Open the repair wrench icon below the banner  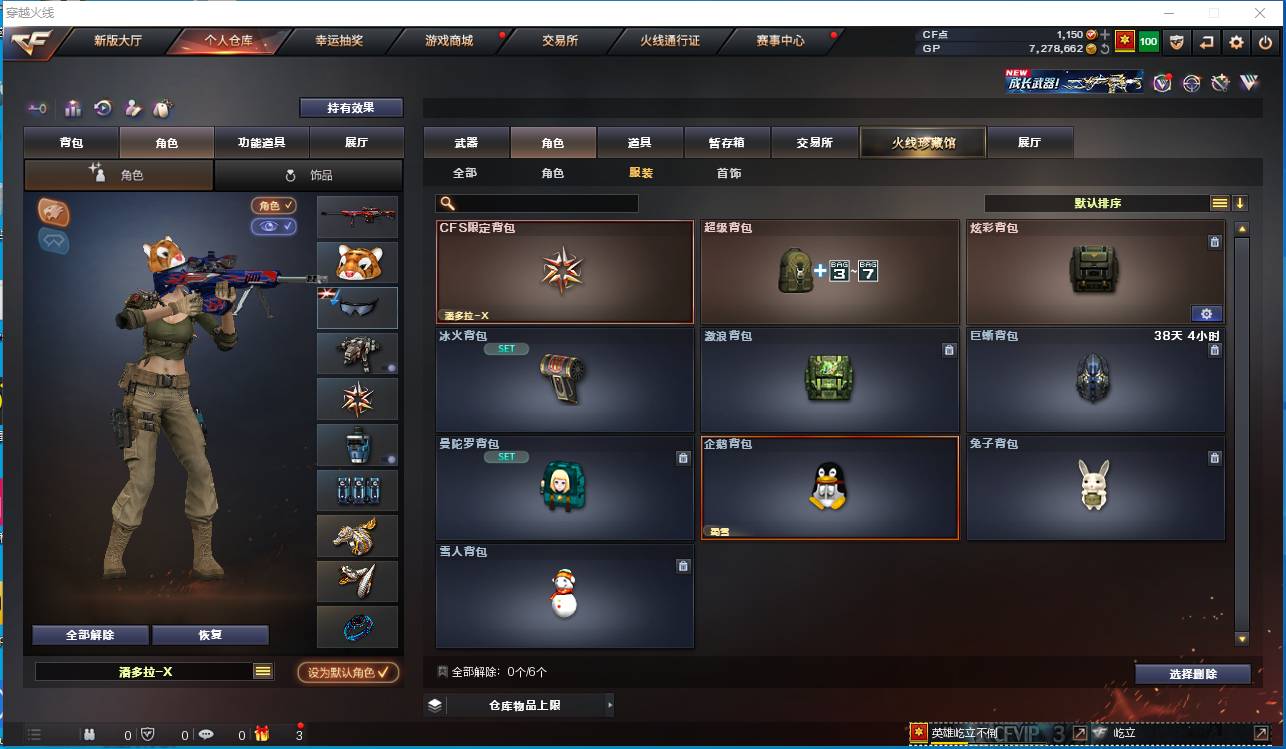click(1220, 85)
